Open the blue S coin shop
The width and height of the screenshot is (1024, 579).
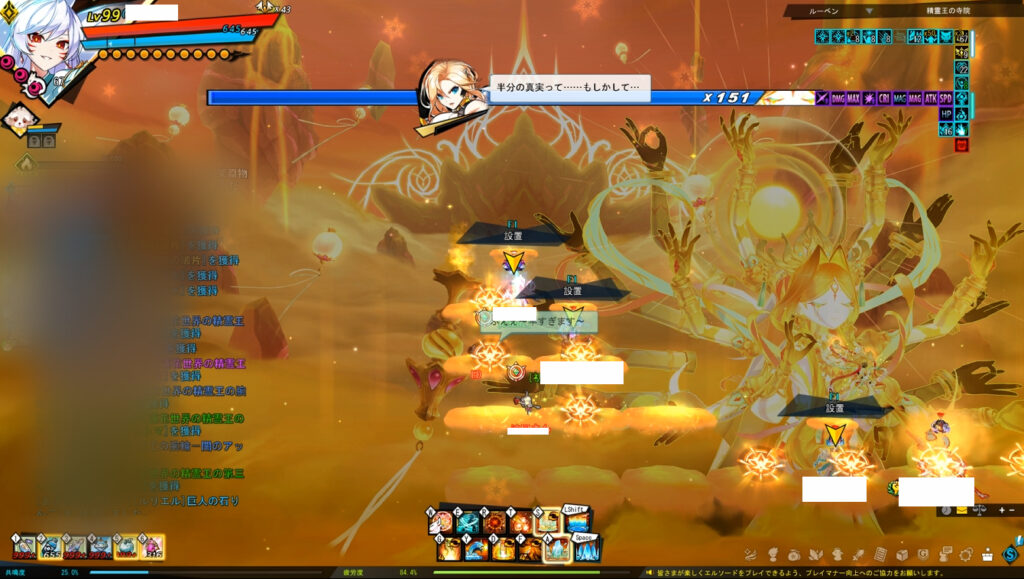point(1010,554)
